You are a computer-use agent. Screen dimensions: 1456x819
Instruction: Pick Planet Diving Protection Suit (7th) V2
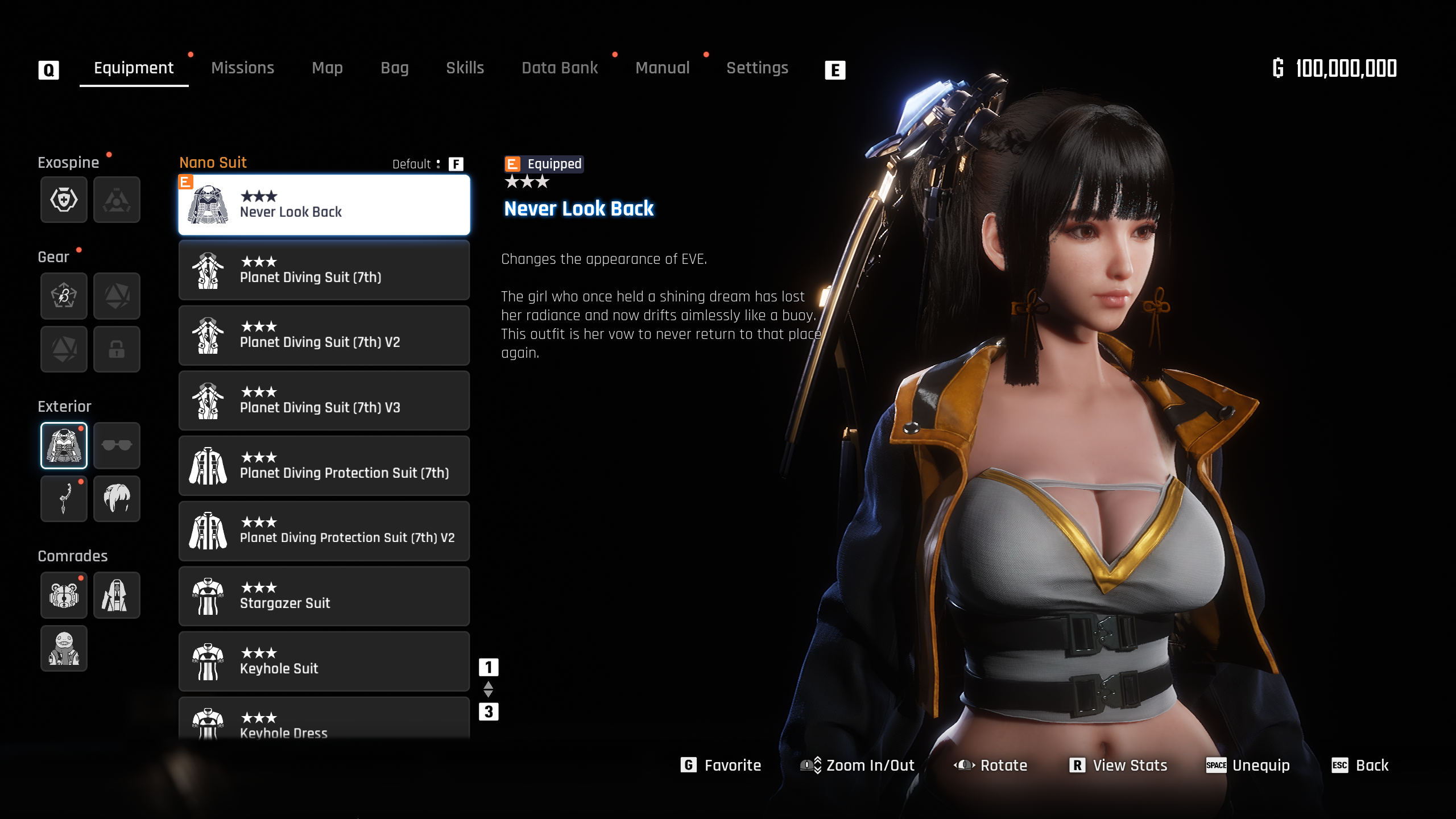pos(324,531)
